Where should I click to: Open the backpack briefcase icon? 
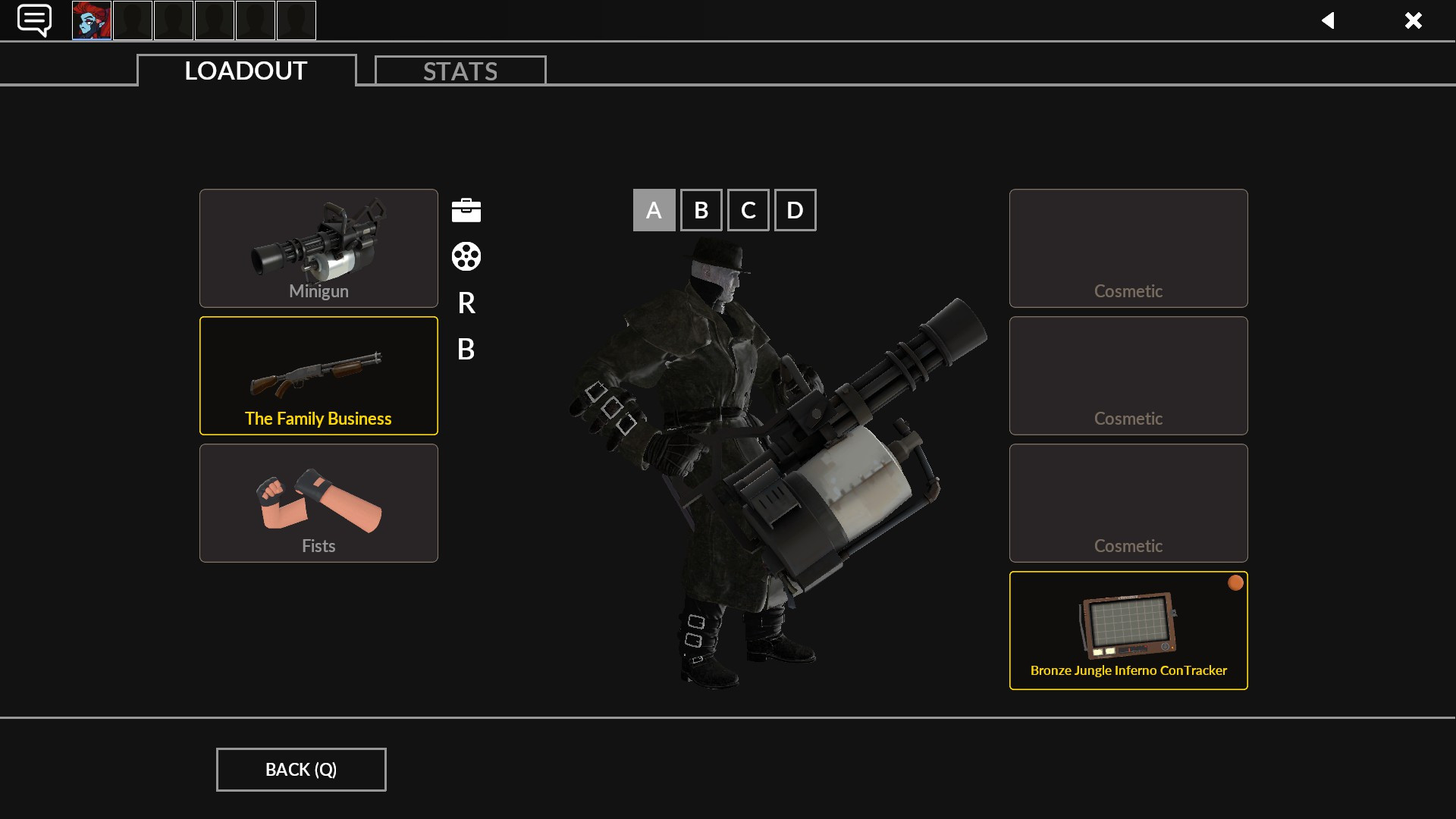[x=466, y=210]
